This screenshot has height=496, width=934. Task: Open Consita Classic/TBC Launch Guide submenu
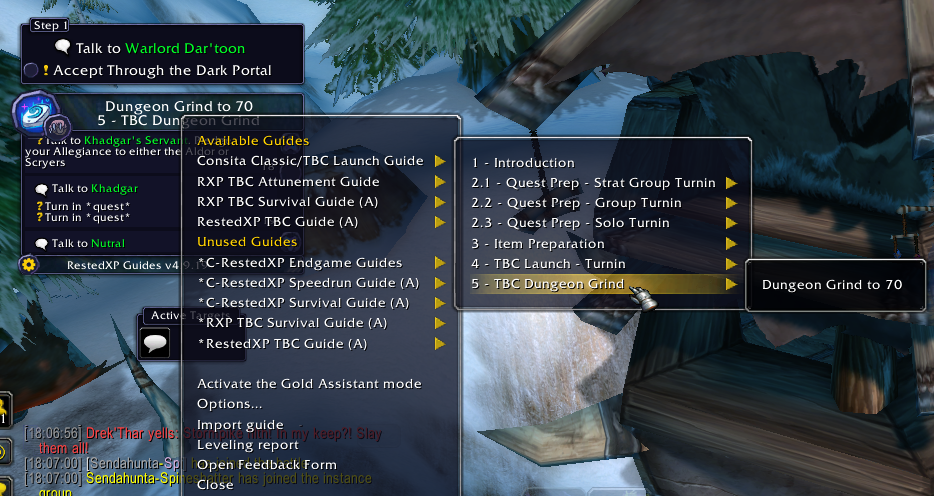pos(310,161)
